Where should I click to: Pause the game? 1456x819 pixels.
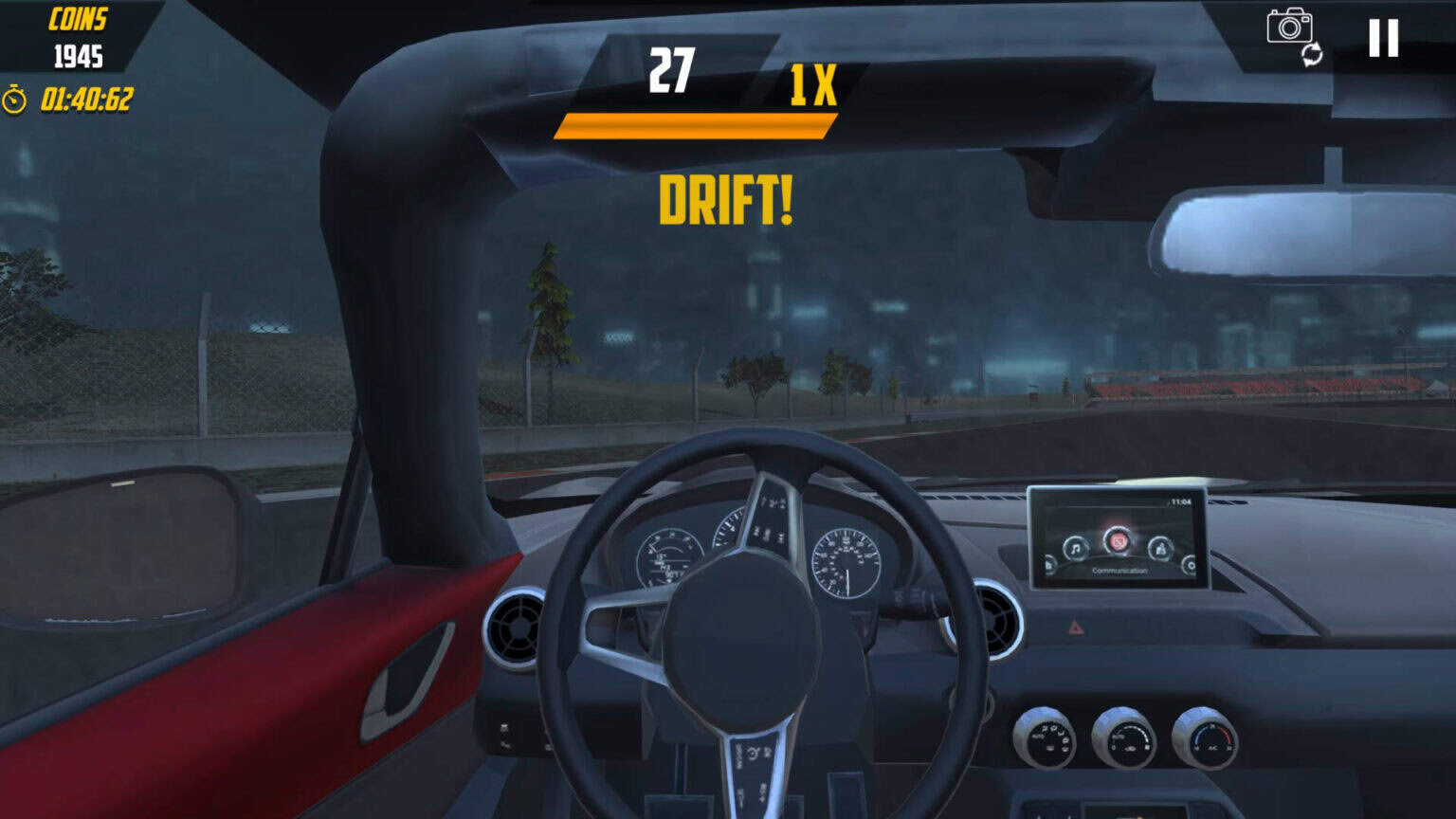tap(1383, 36)
